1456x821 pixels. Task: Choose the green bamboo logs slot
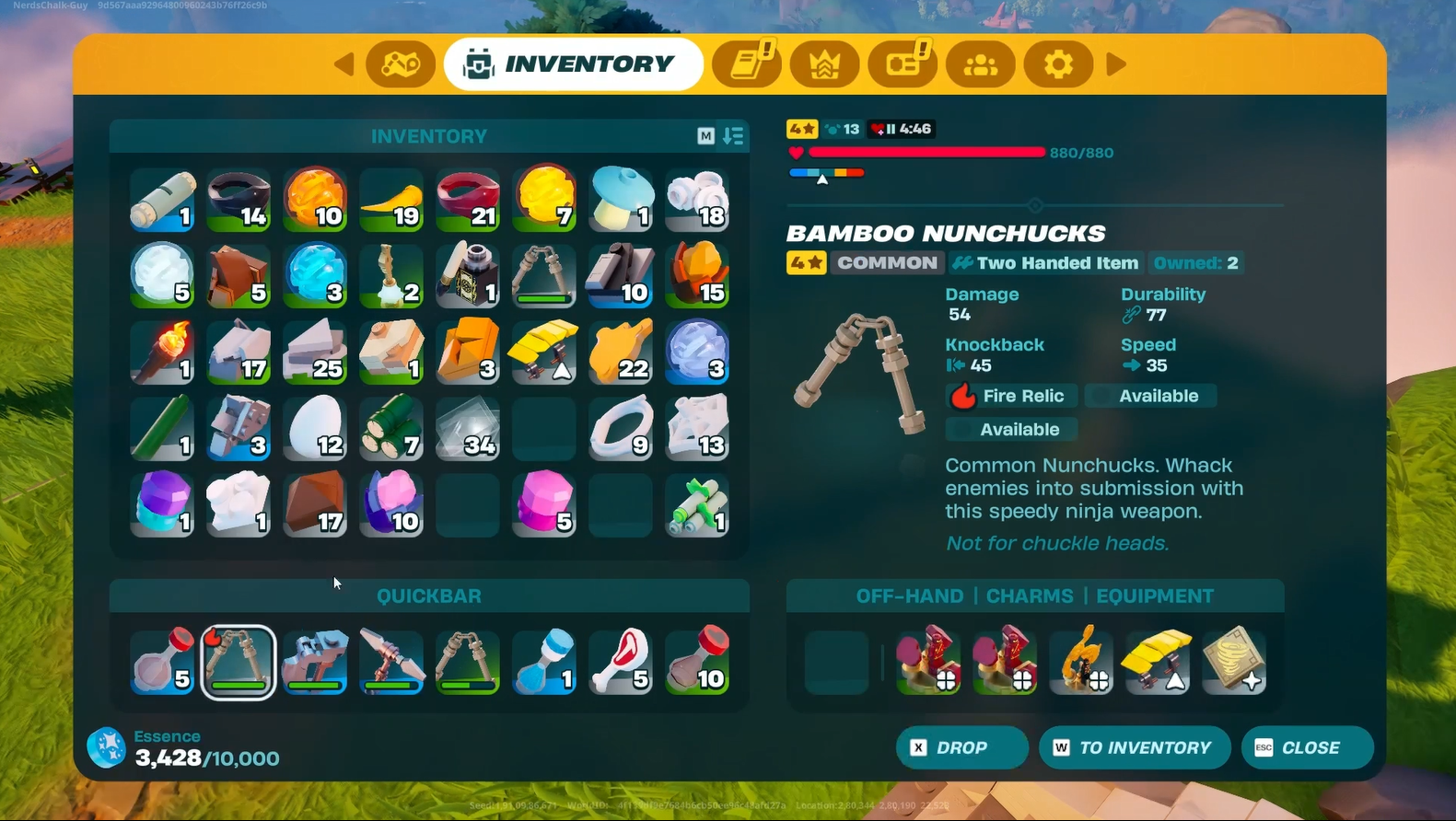click(391, 429)
